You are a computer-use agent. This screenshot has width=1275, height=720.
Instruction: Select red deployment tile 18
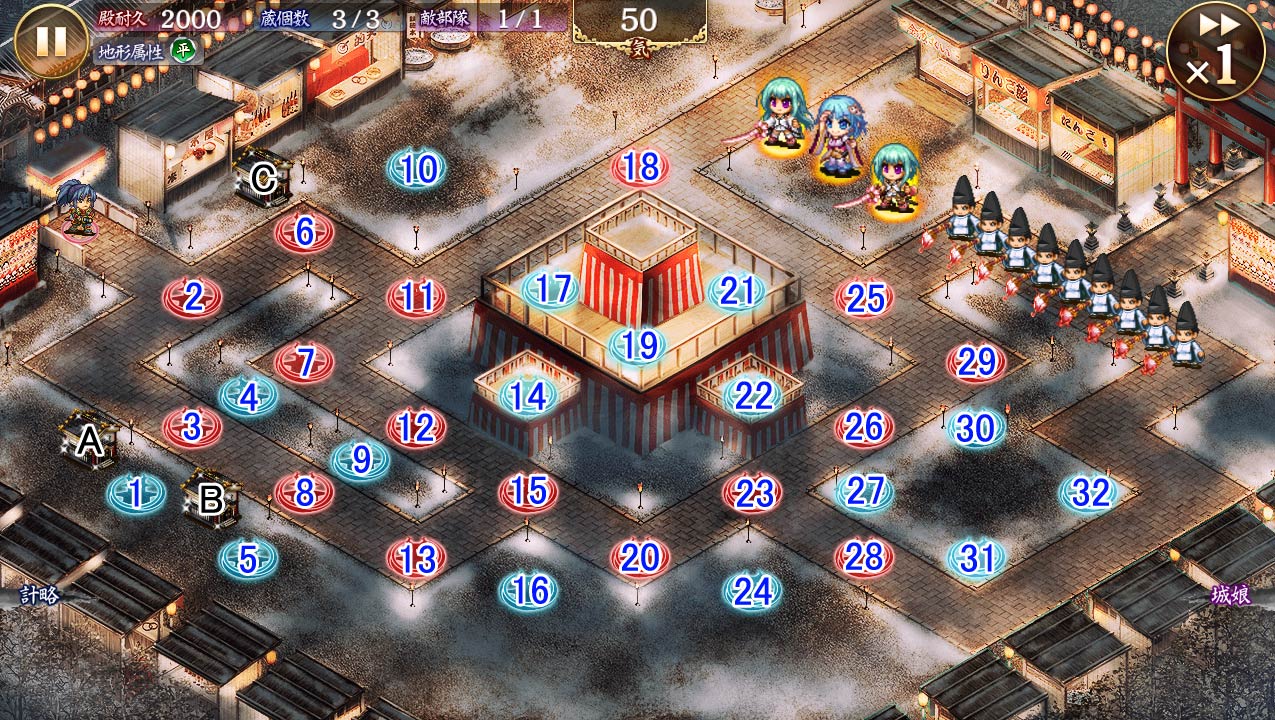(640, 168)
